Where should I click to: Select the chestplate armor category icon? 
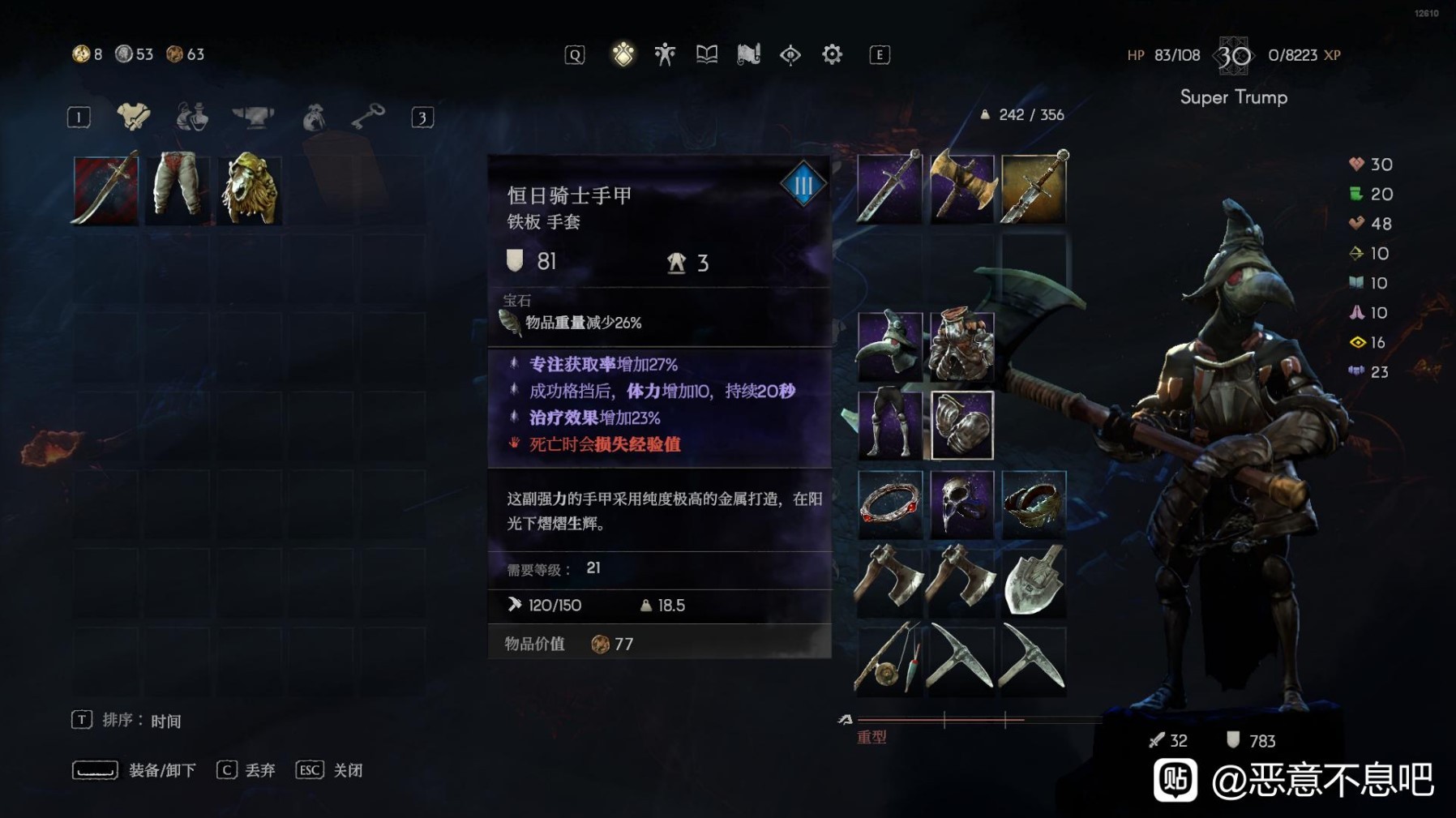coord(134,117)
